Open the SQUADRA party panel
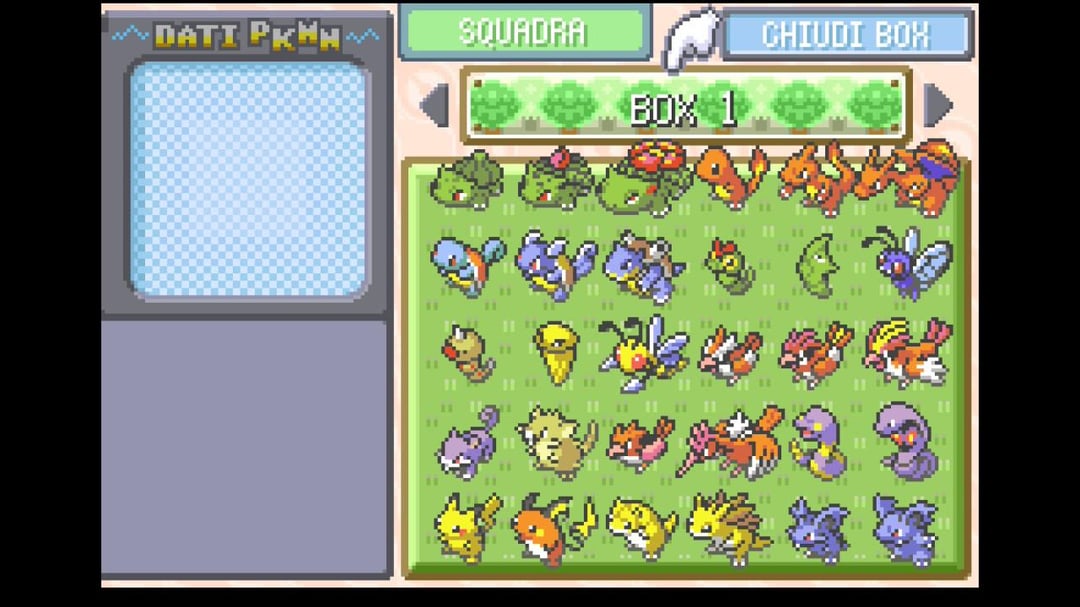This screenshot has height=607, width=1080. (x=524, y=32)
